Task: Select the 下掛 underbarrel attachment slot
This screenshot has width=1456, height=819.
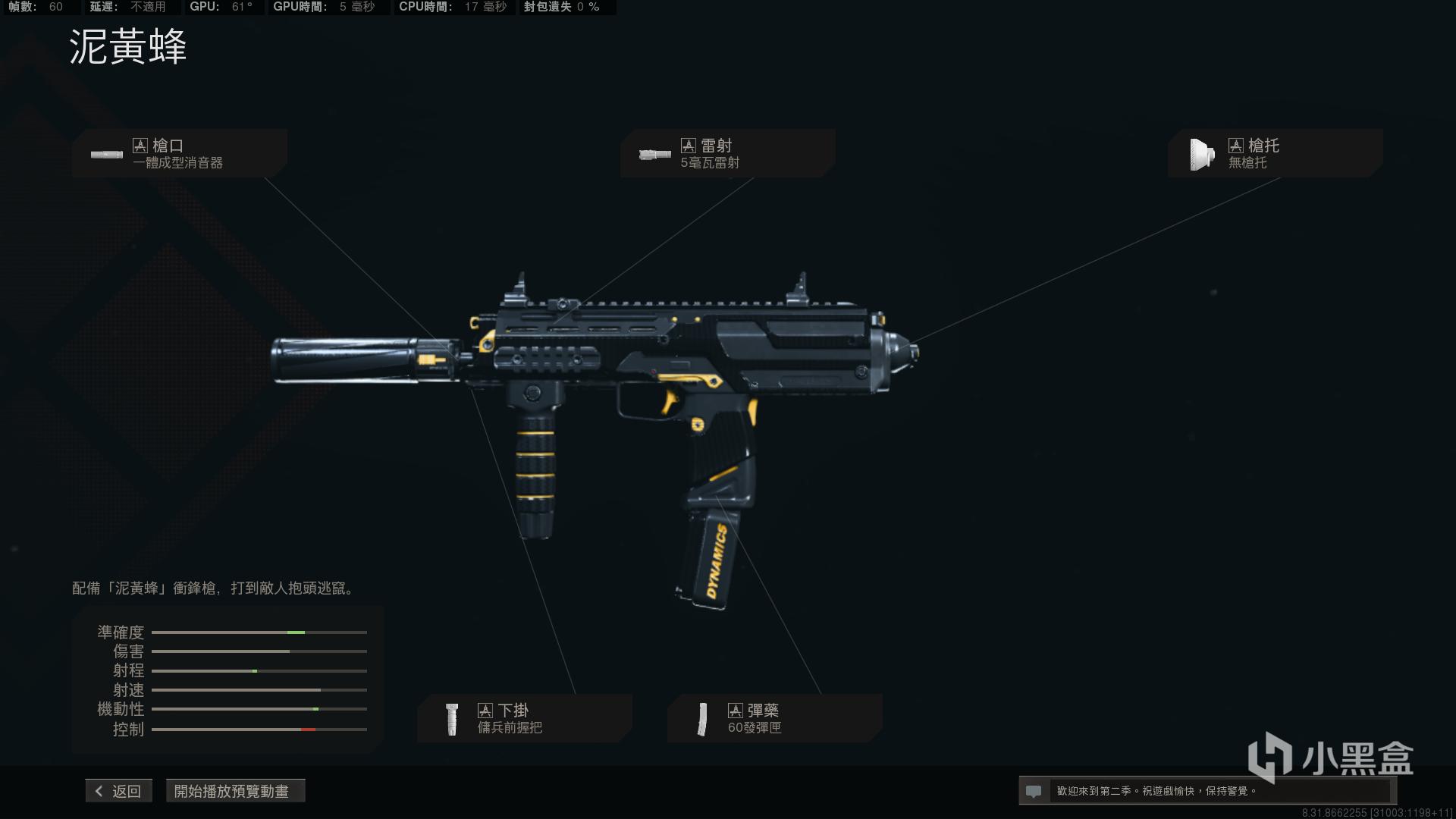Action: 524,718
